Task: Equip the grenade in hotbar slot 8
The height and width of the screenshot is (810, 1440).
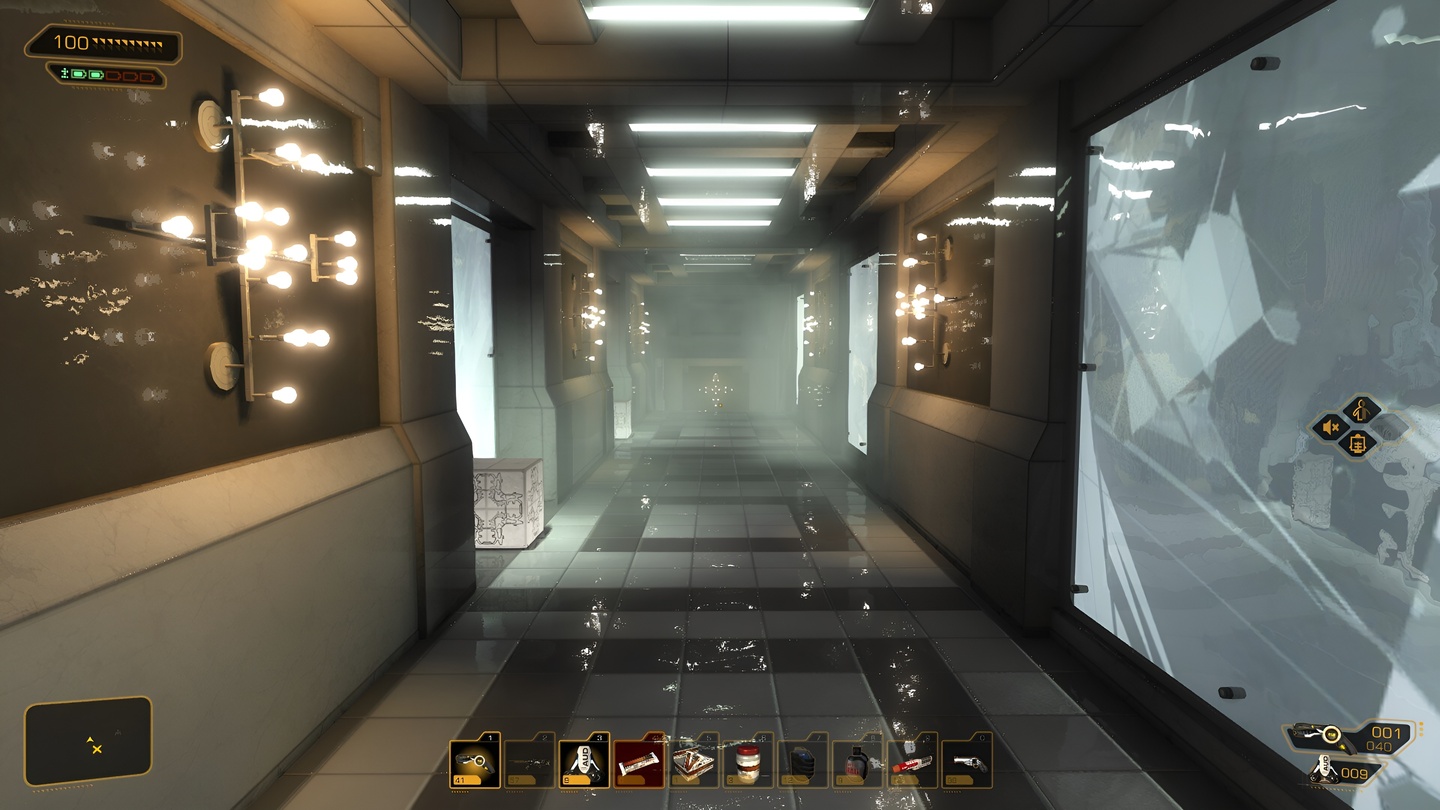Action: [858, 764]
